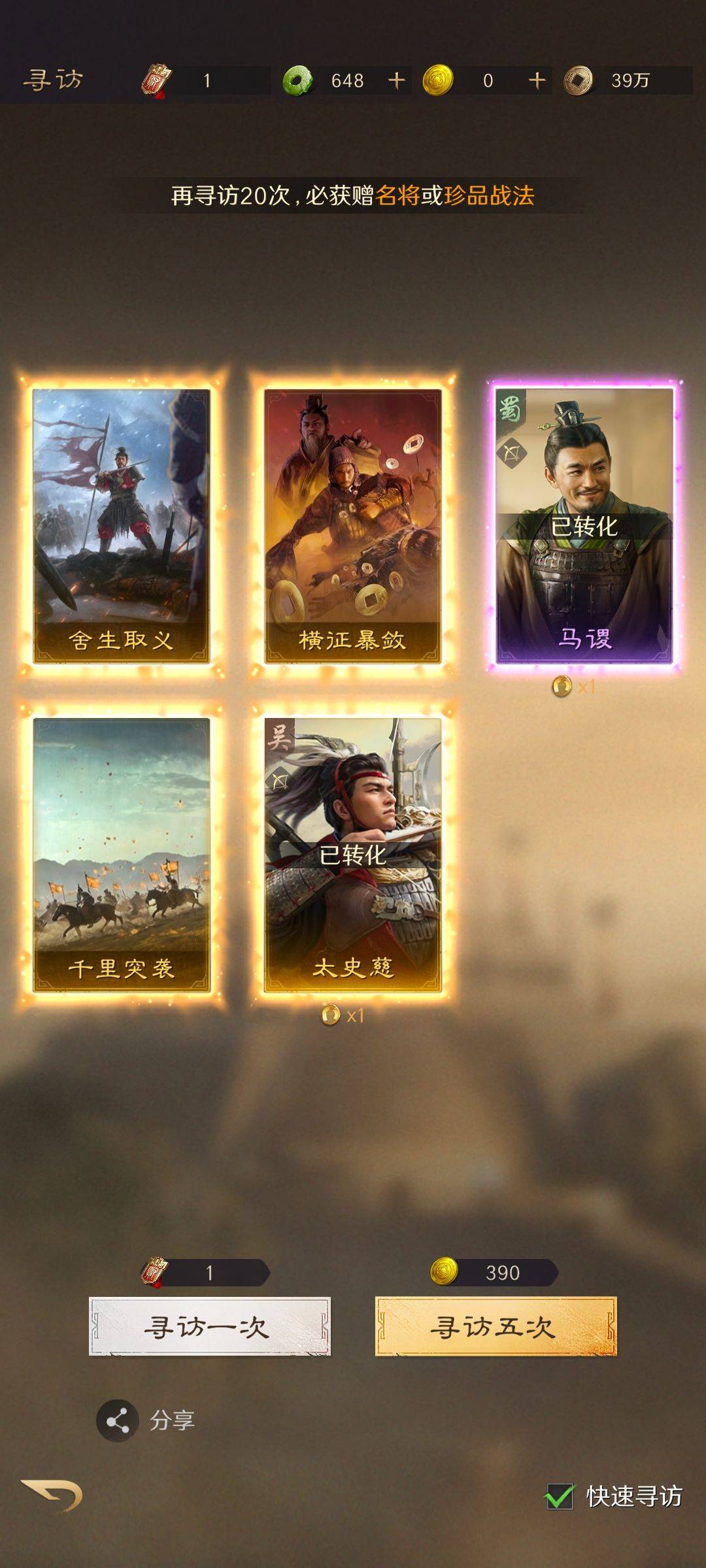
Task: Add gold coins with plus button
Action: pos(537,80)
